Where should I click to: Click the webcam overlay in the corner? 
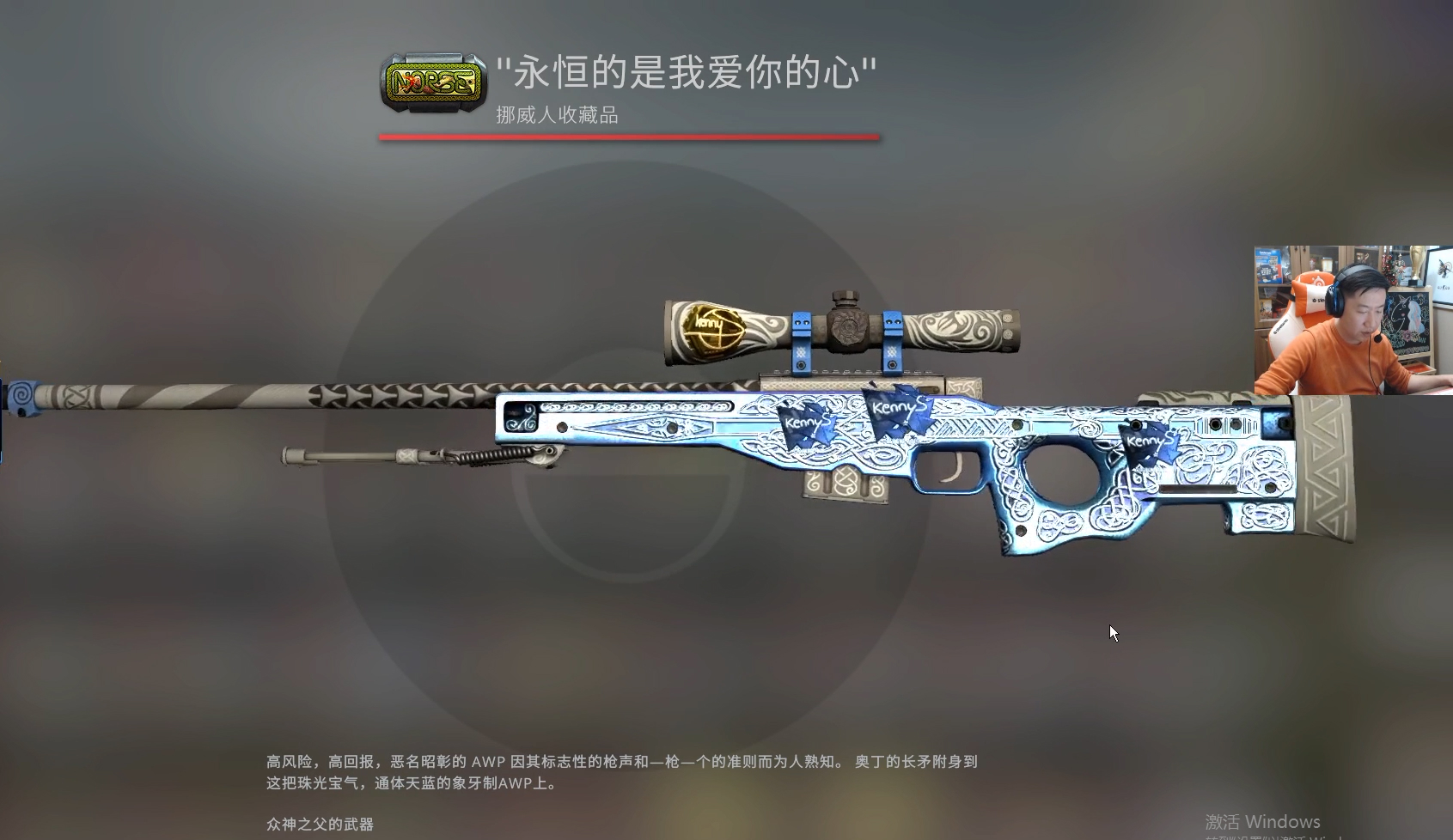point(1349,318)
